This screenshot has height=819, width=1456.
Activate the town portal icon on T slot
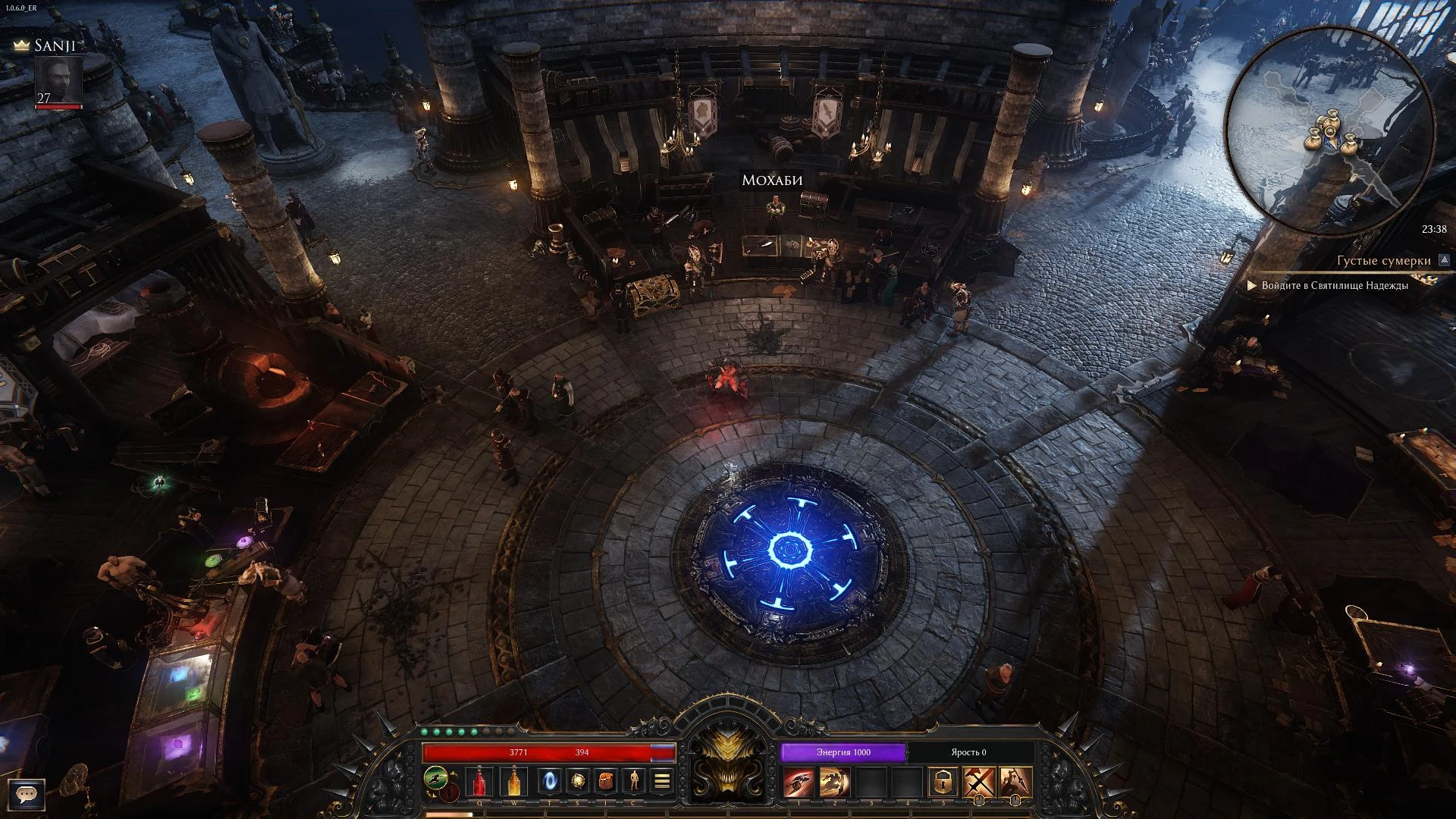(x=549, y=780)
